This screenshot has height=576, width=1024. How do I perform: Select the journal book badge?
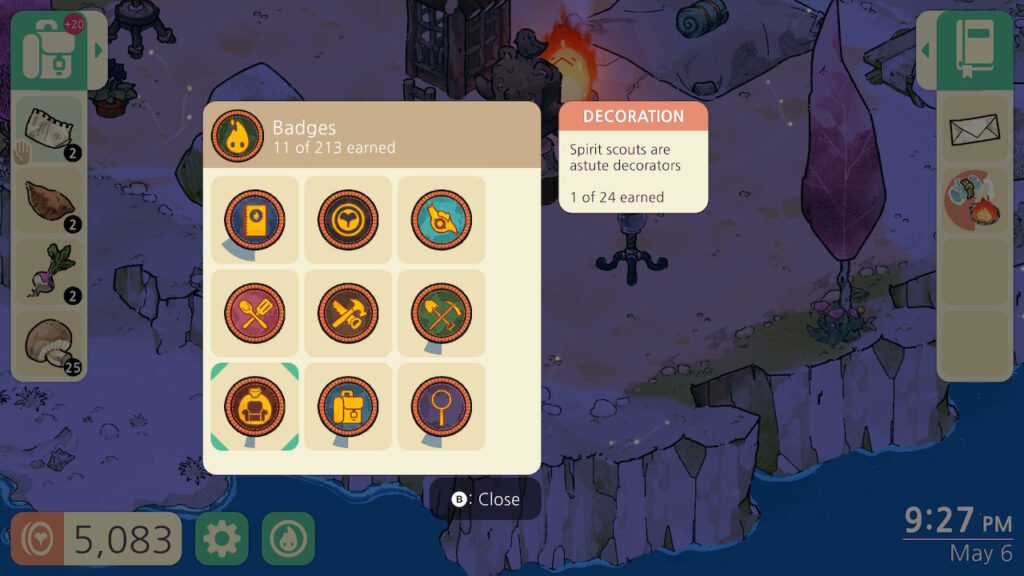coord(254,219)
